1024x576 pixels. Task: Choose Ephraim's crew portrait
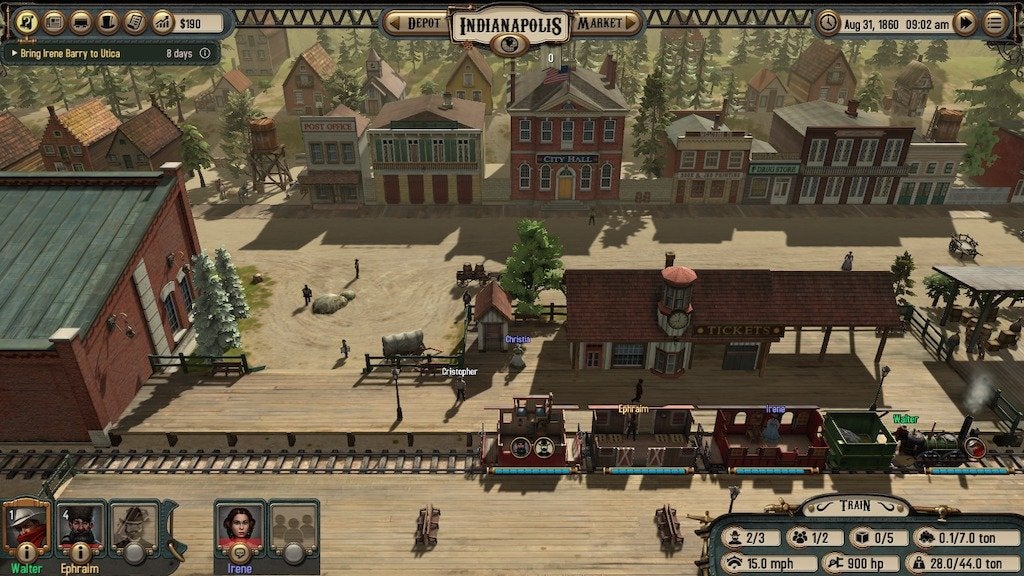(80, 520)
